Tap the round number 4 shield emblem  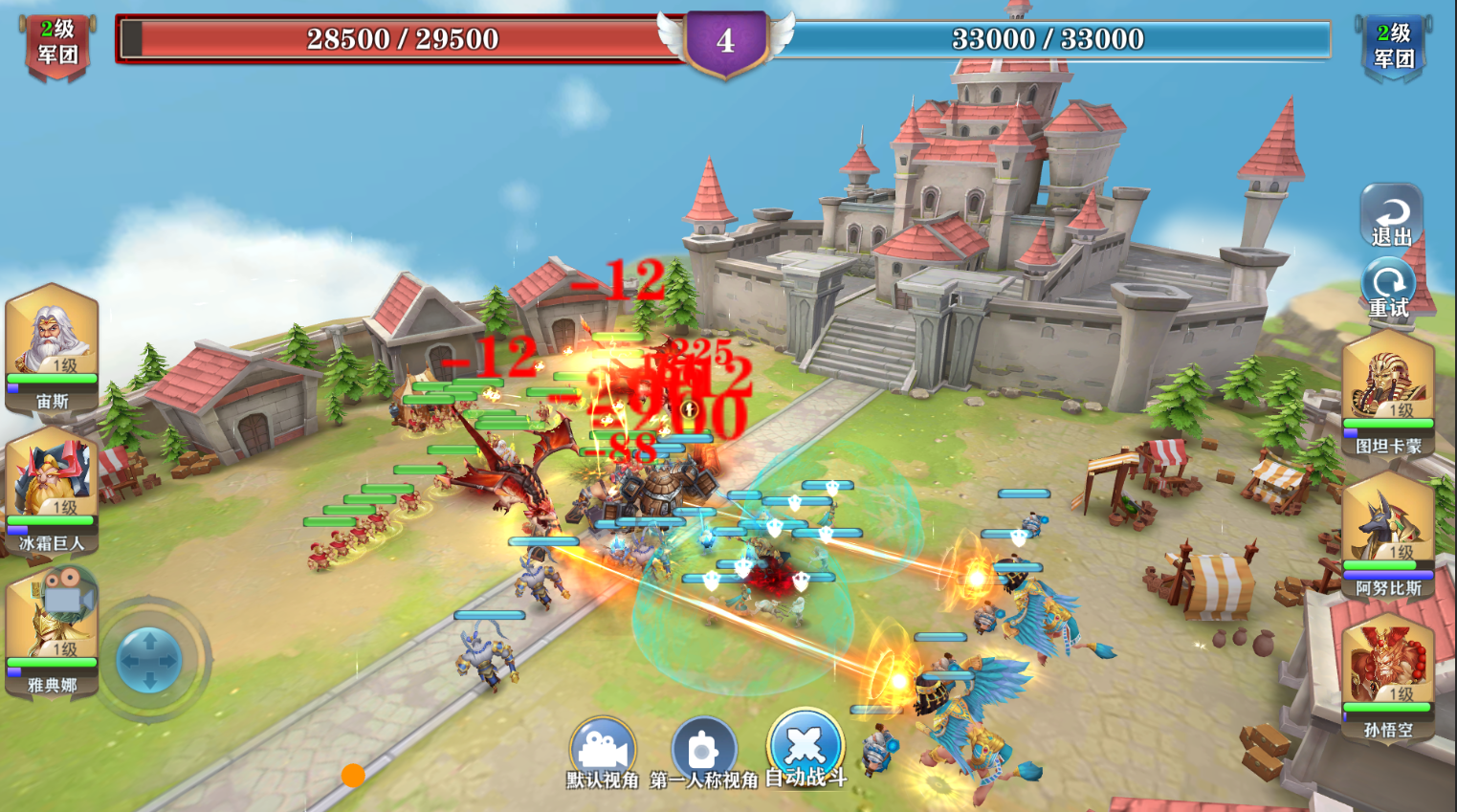tap(724, 40)
